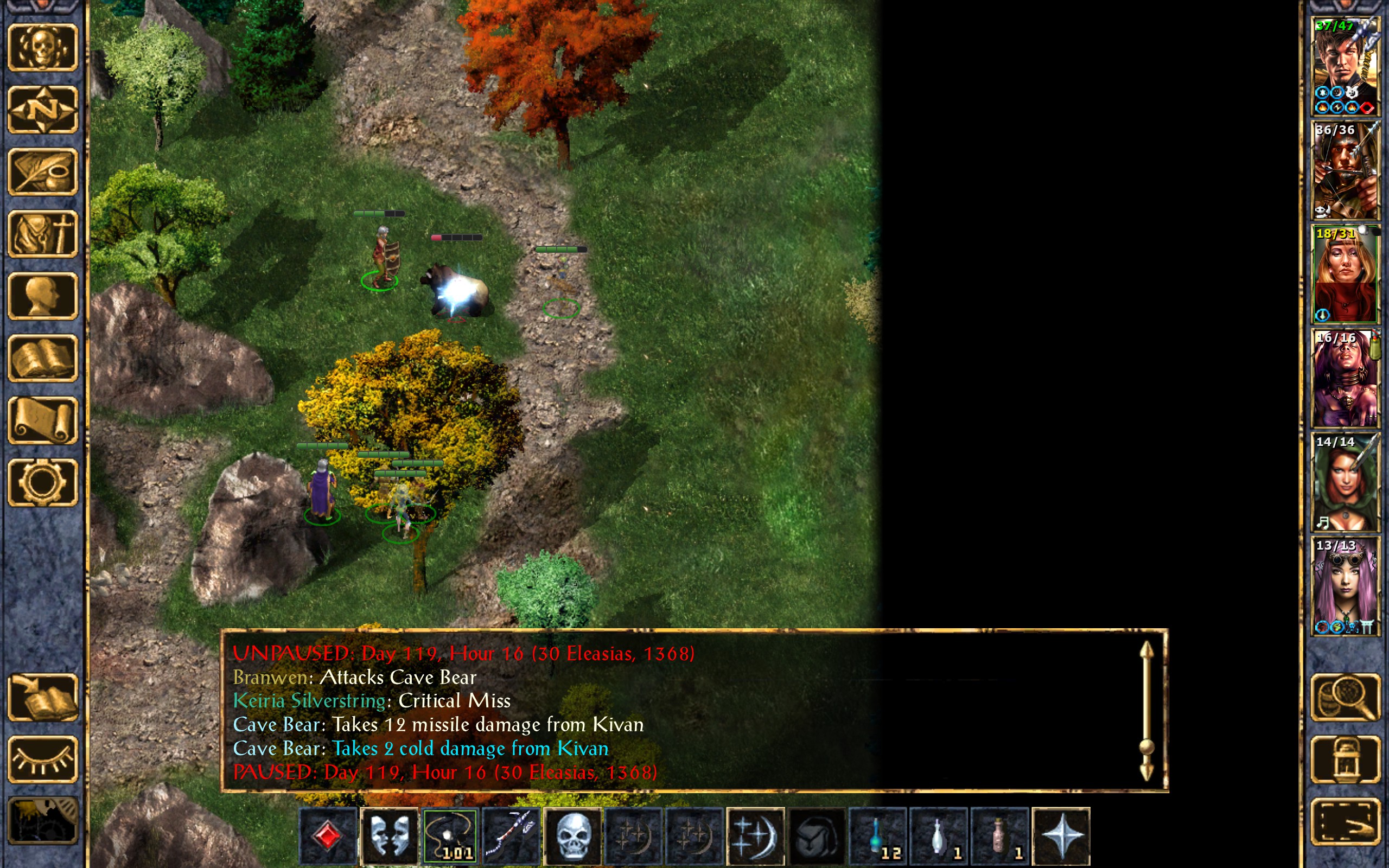Open game options with the gear button
Image resolution: width=1389 pixels, height=868 pixels.
(x=43, y=482)
